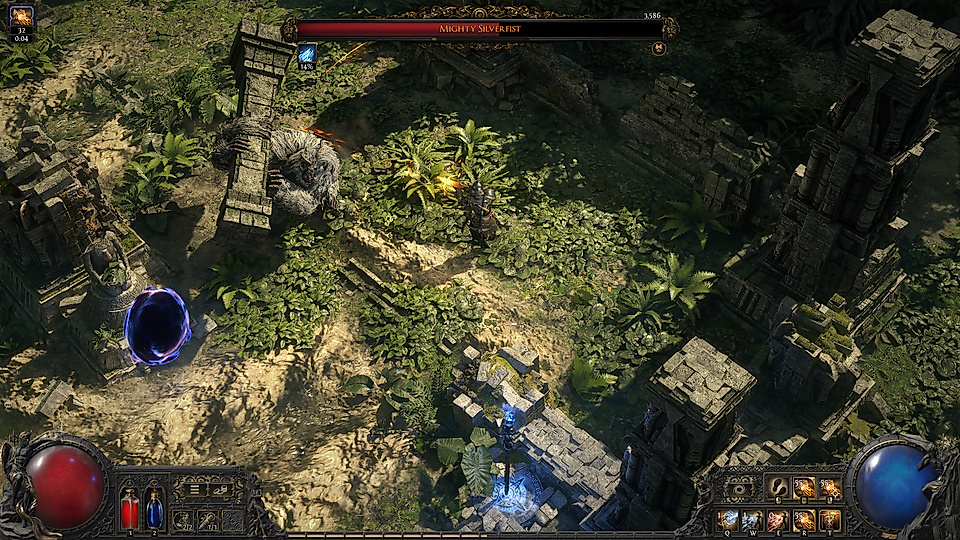Open the menu with the three-lines button
960x540 pixels.
[x=195, y=490]
